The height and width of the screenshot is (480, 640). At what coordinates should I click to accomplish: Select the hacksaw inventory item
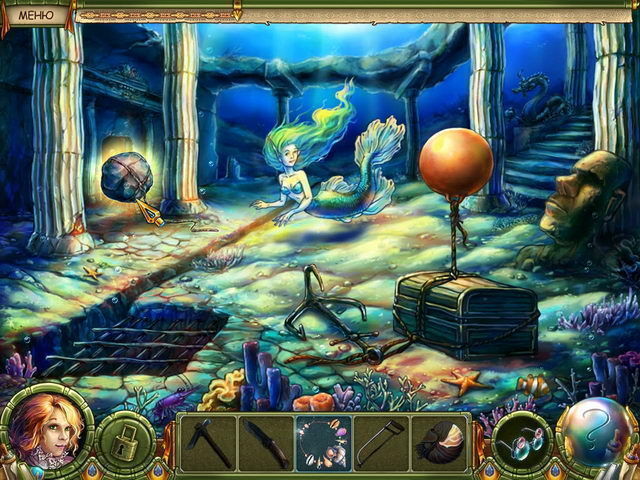[x=381, y=441]
